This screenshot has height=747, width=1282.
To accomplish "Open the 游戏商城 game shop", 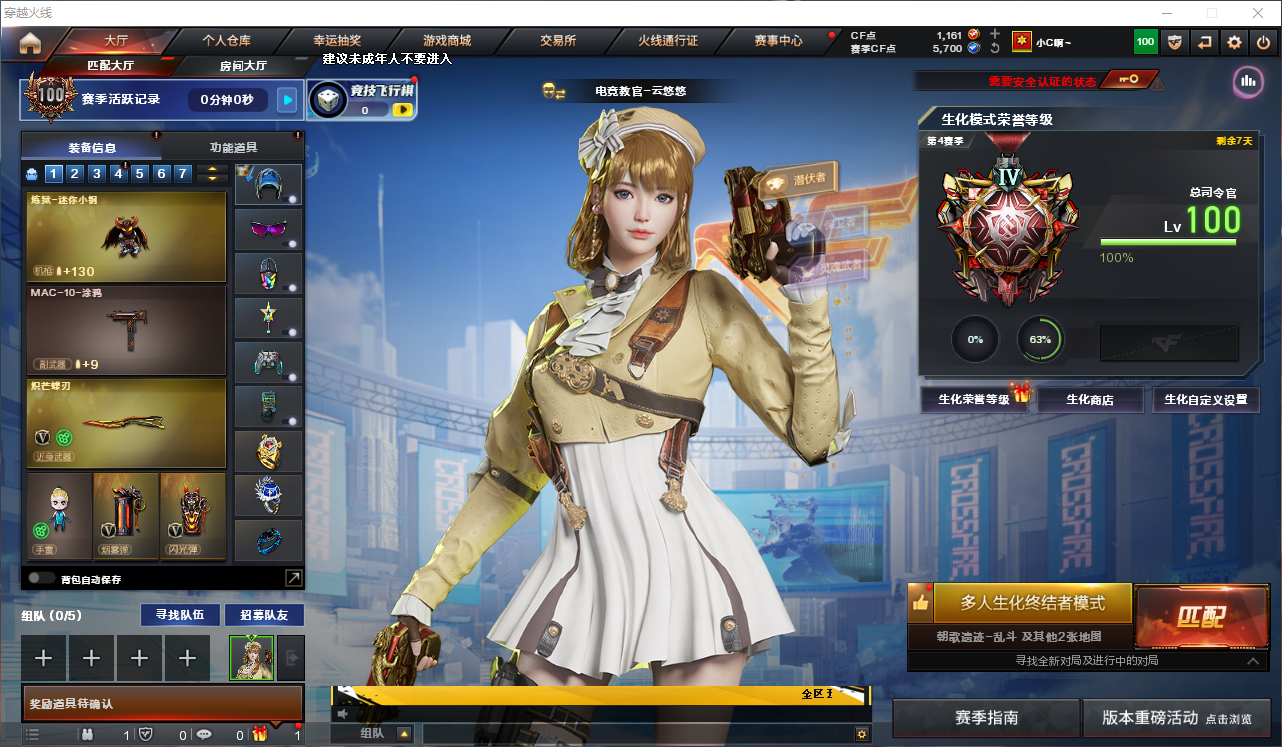I will coord(447,41).
